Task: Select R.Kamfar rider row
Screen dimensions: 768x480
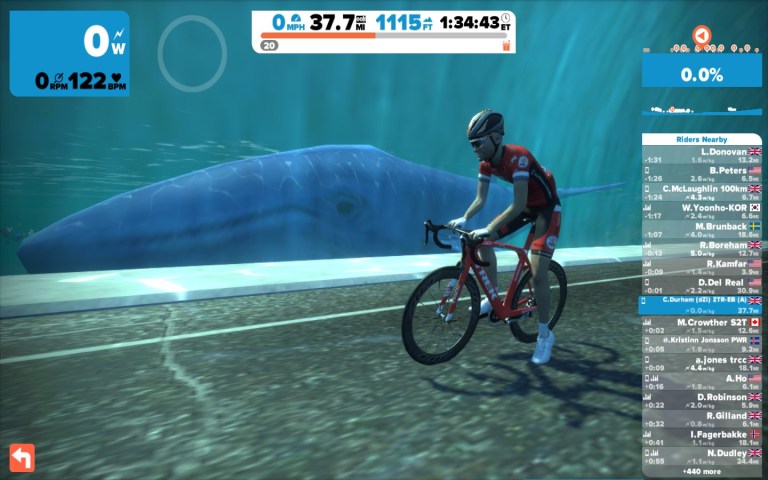Action: (701, 267)
